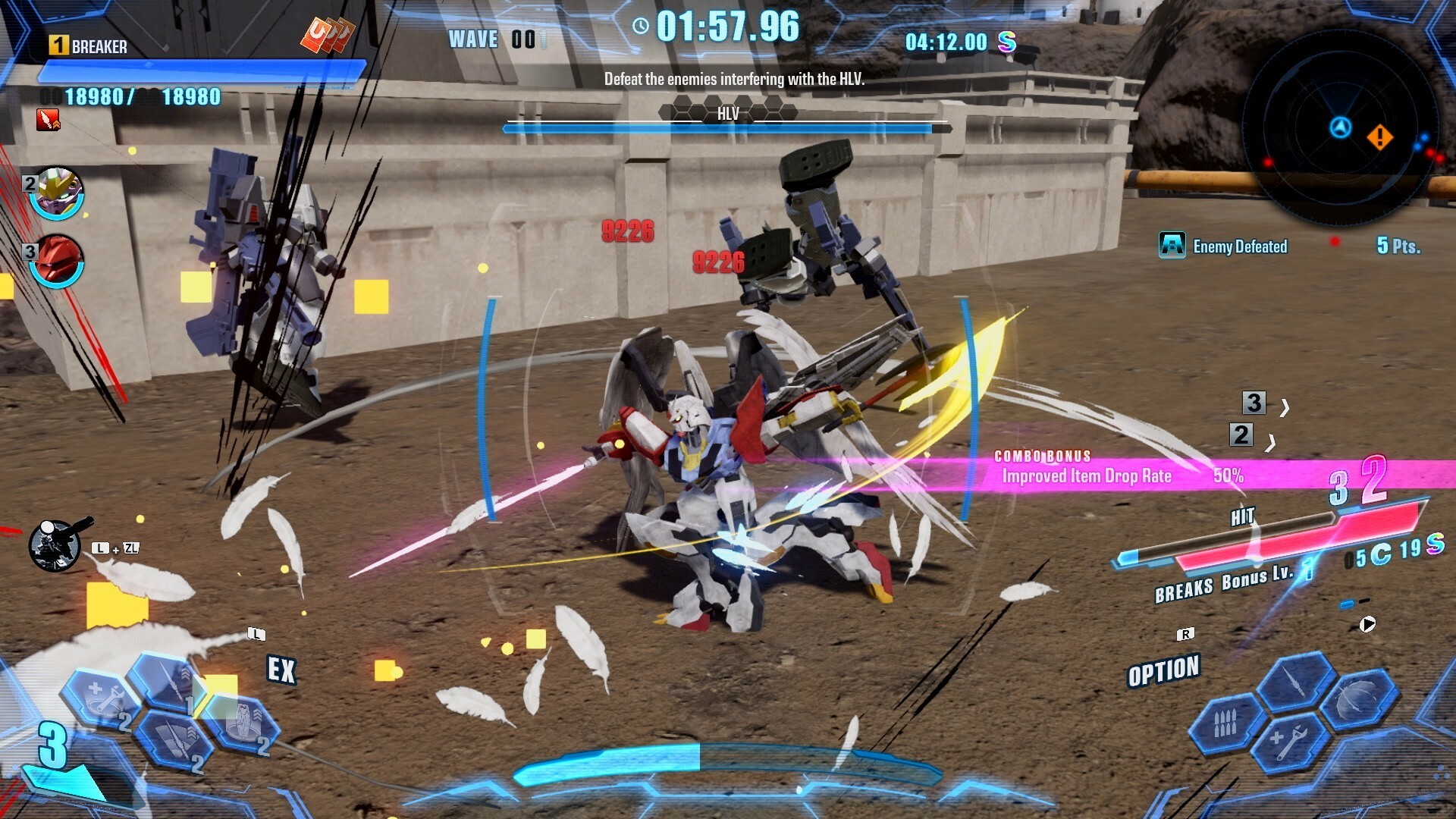This screenshot has height=819, width=1456.
Task: Expand the chevron next to objective number 3
Action: pos(1283,406)
